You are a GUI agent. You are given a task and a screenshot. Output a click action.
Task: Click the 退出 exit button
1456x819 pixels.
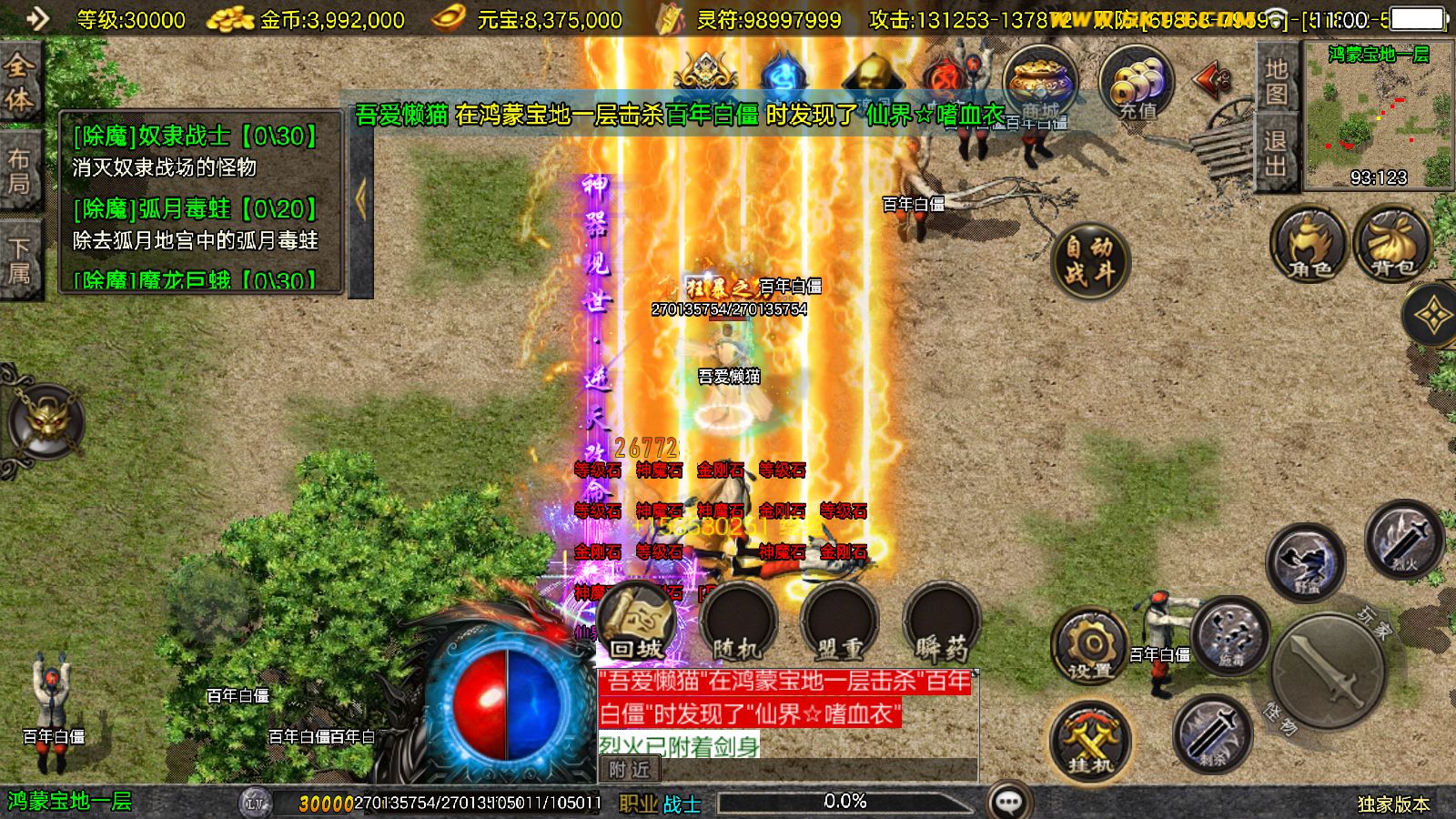click(1276, 153)
